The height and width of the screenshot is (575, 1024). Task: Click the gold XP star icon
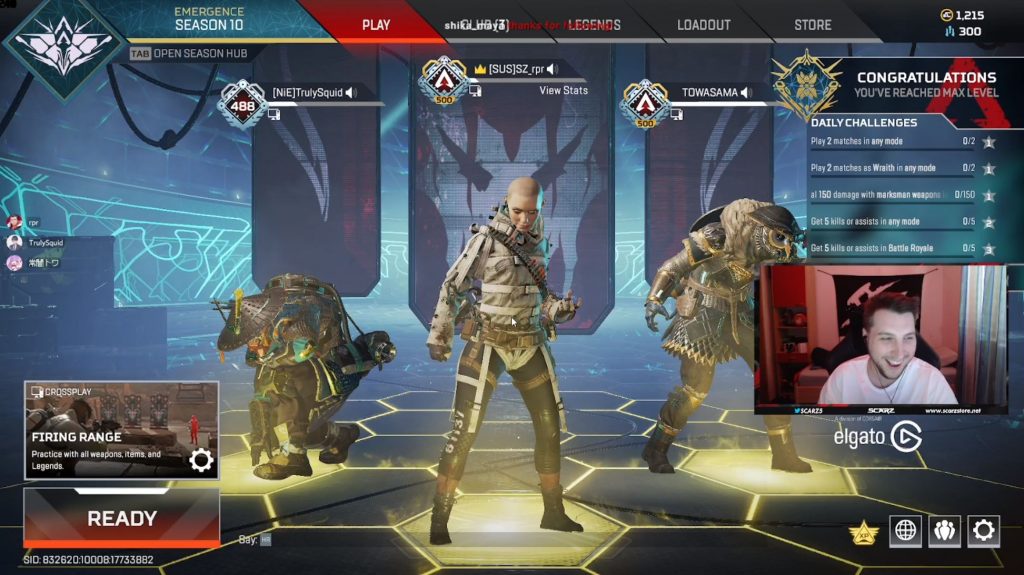[x=863, y=532]
